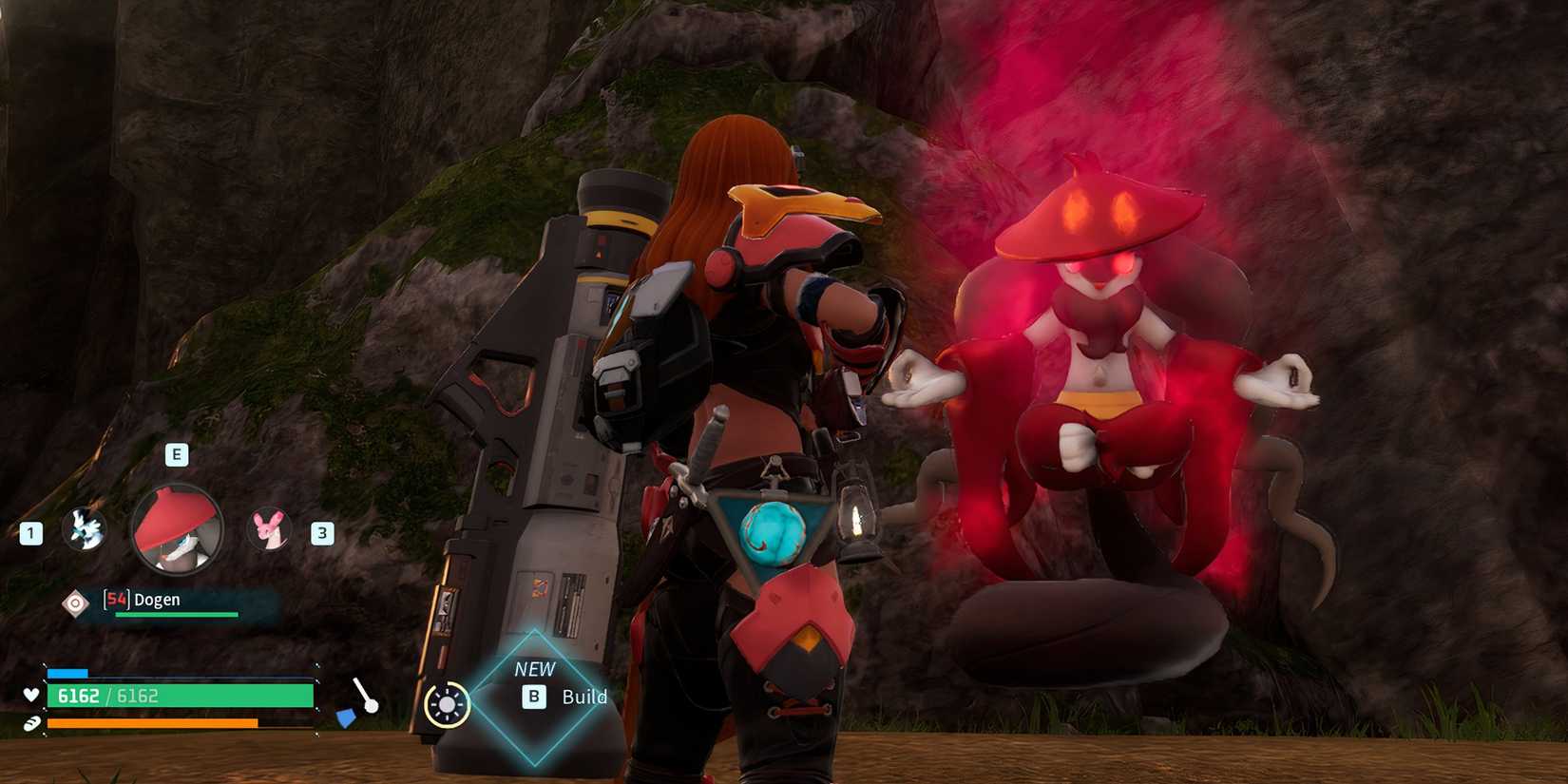Switch to the pink-eared pal portrait
1568x784 pixels.
(269, 529)
